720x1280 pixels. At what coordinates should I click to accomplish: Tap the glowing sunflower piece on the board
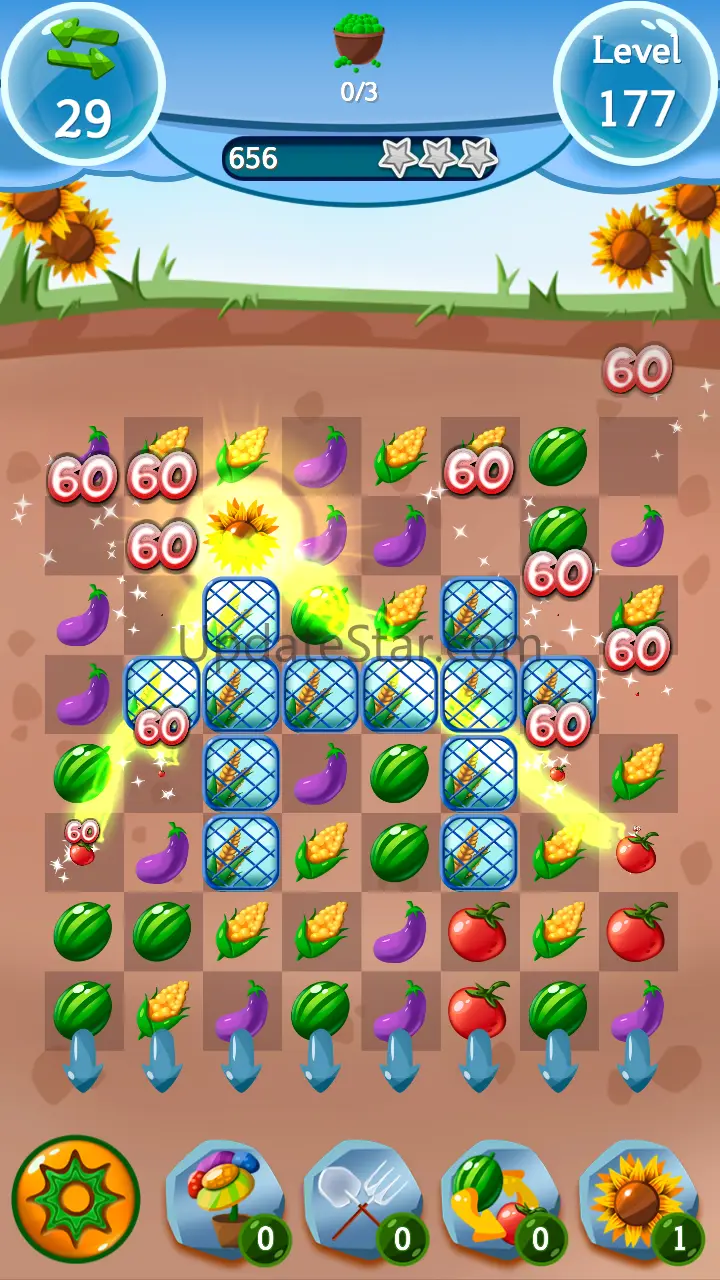click(241, 532)
